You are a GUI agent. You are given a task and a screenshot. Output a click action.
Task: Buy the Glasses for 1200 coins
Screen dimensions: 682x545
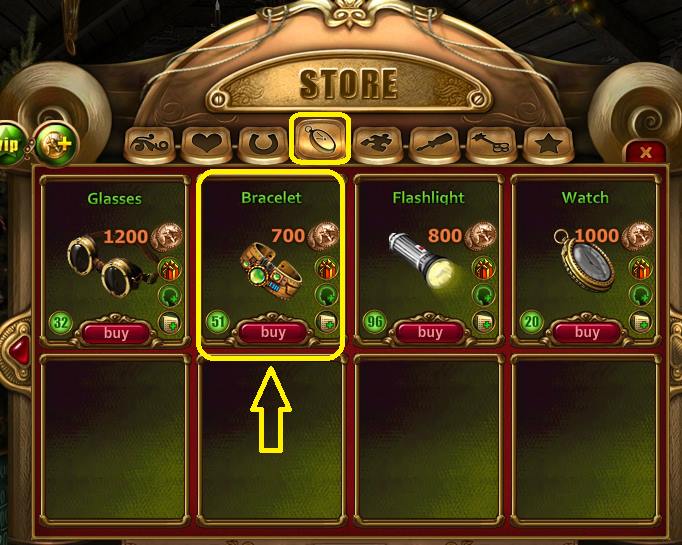116,332
